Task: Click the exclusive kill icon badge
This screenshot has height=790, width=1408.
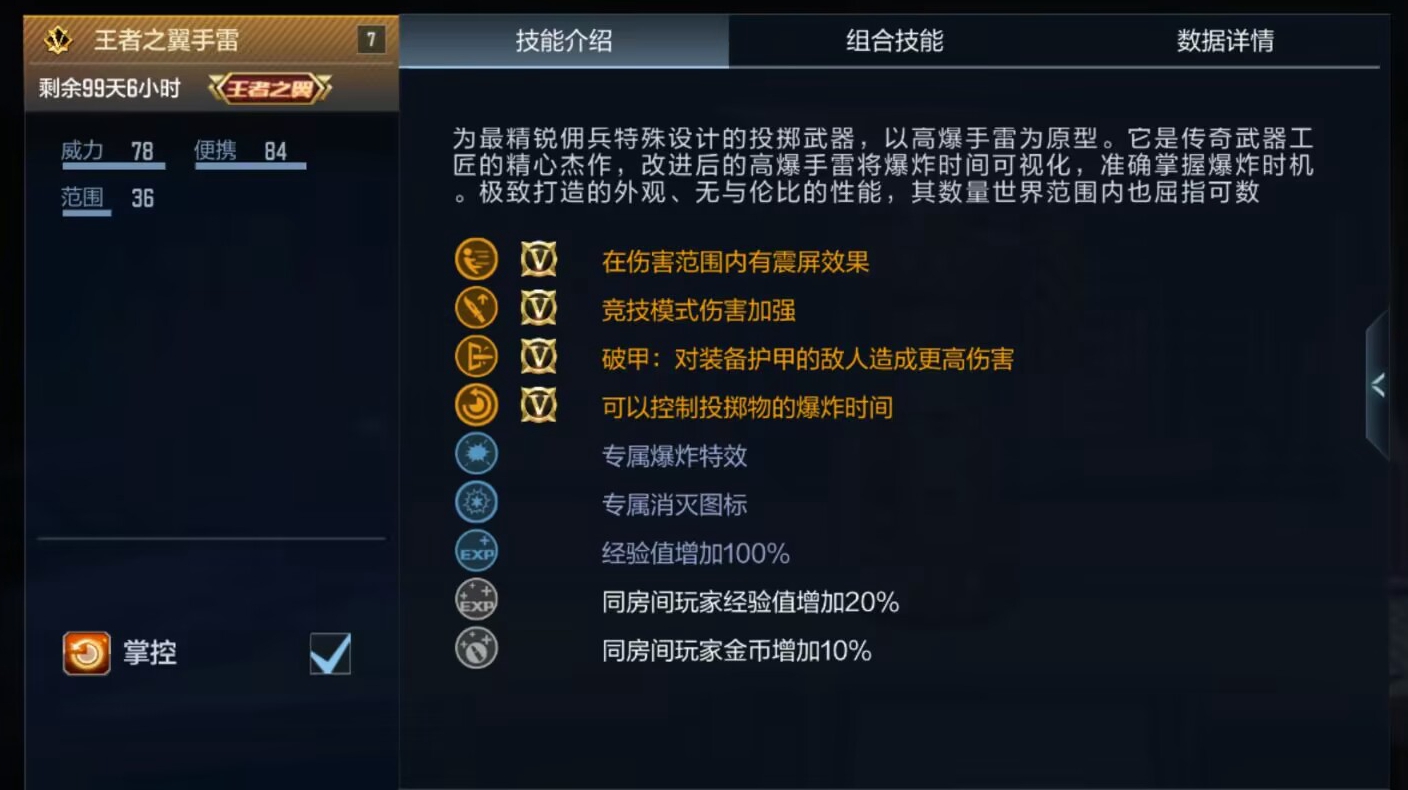Action: point(476,502)
